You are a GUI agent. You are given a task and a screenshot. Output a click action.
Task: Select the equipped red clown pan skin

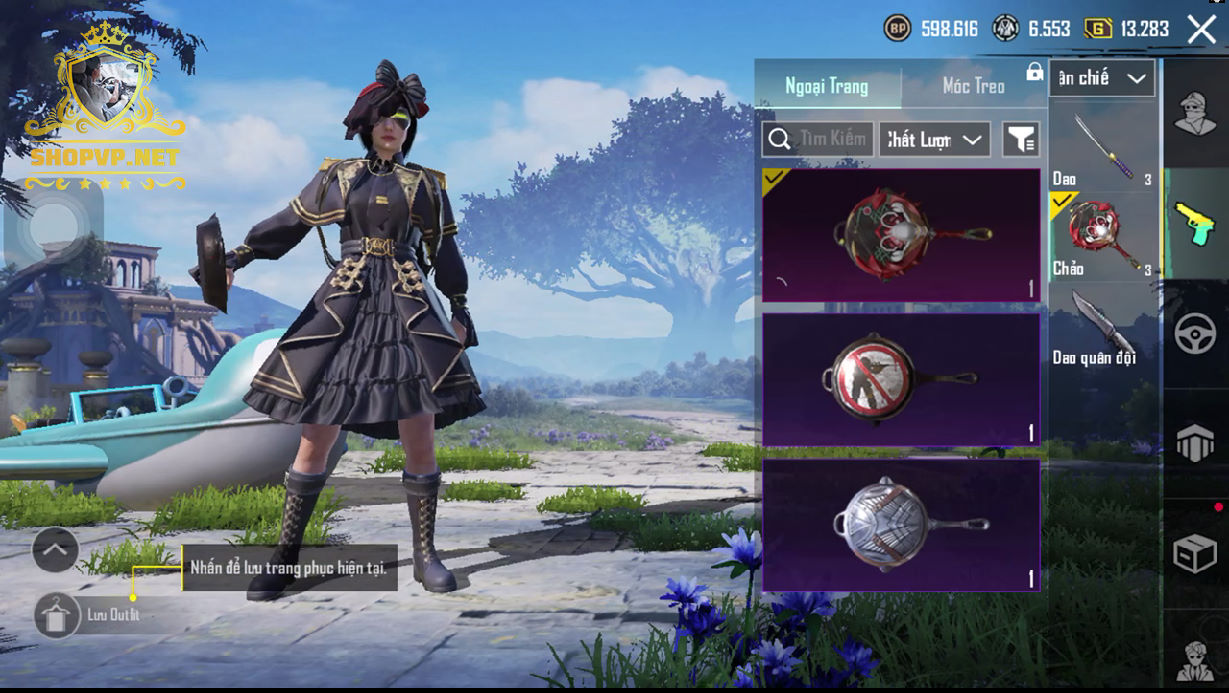[901, 235]
